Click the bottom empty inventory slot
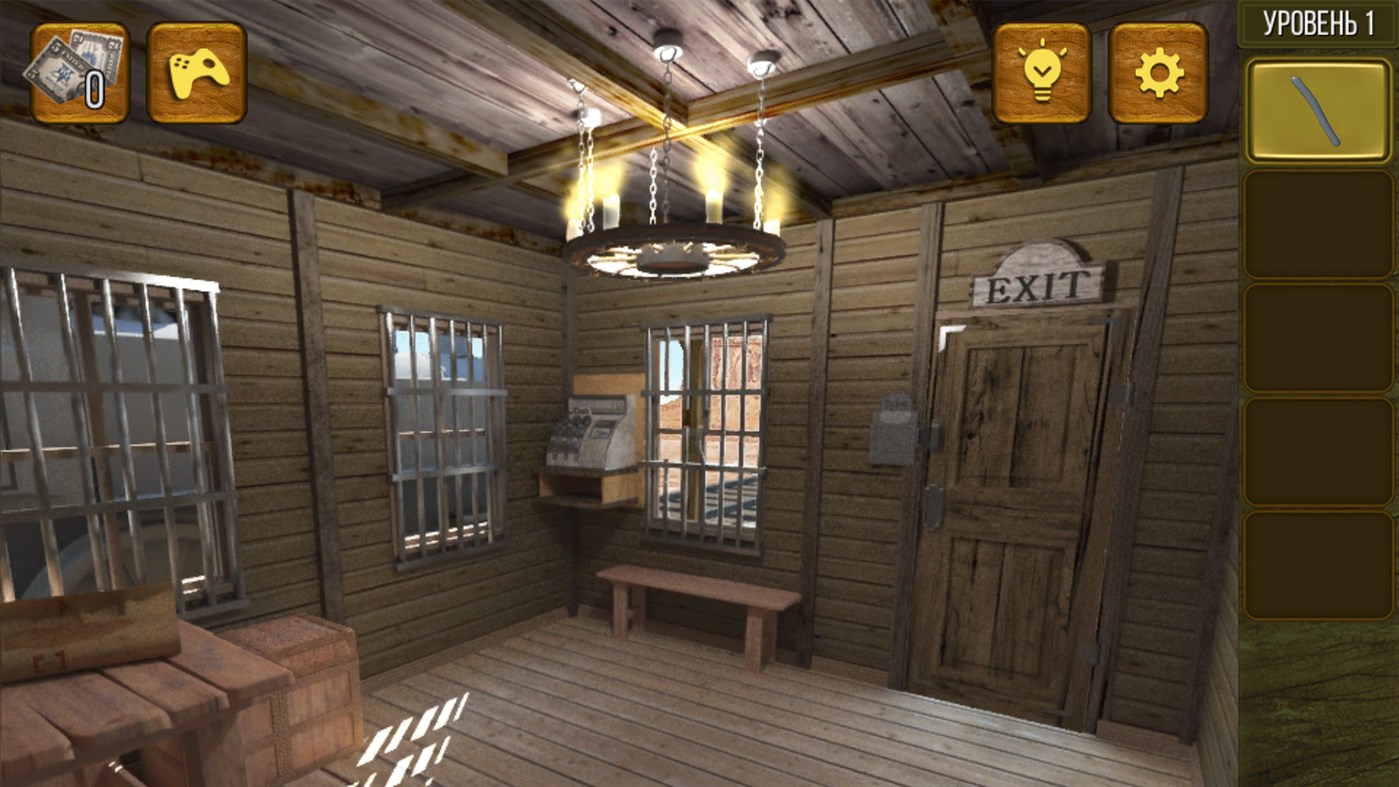The width and height of the screenshot is (1399, 787). pos(1317,565)
